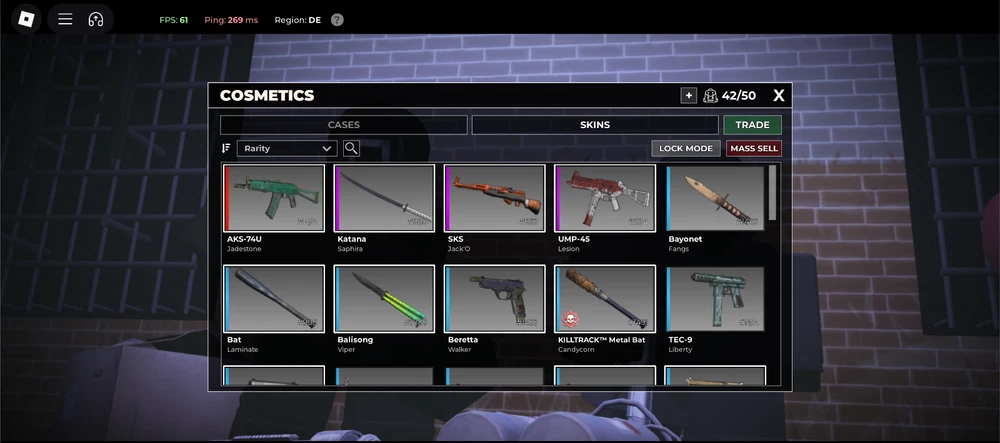Close the Cosmetics window

[x=779, y=96]
